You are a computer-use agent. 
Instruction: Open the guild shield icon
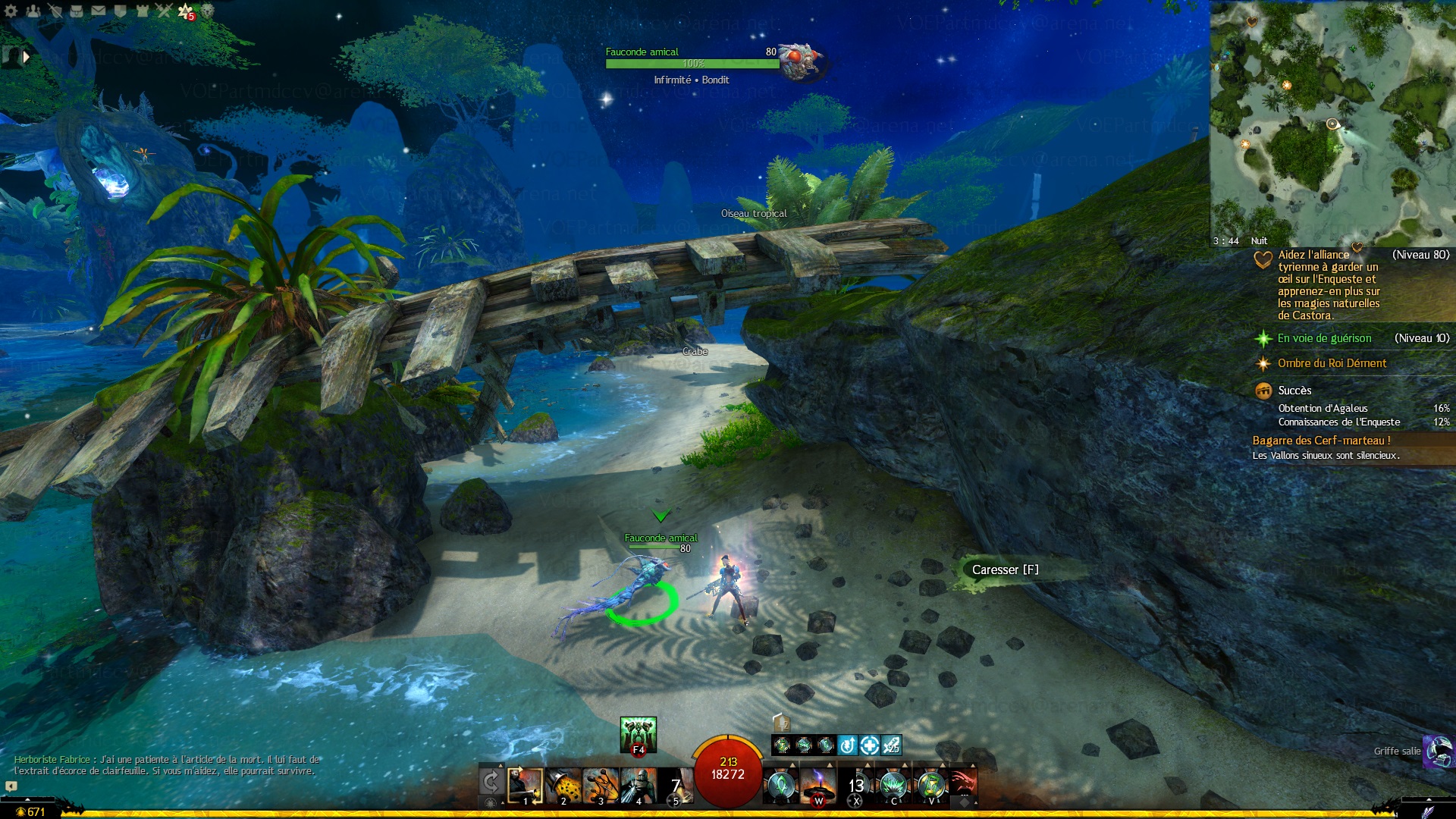[120, 11]
